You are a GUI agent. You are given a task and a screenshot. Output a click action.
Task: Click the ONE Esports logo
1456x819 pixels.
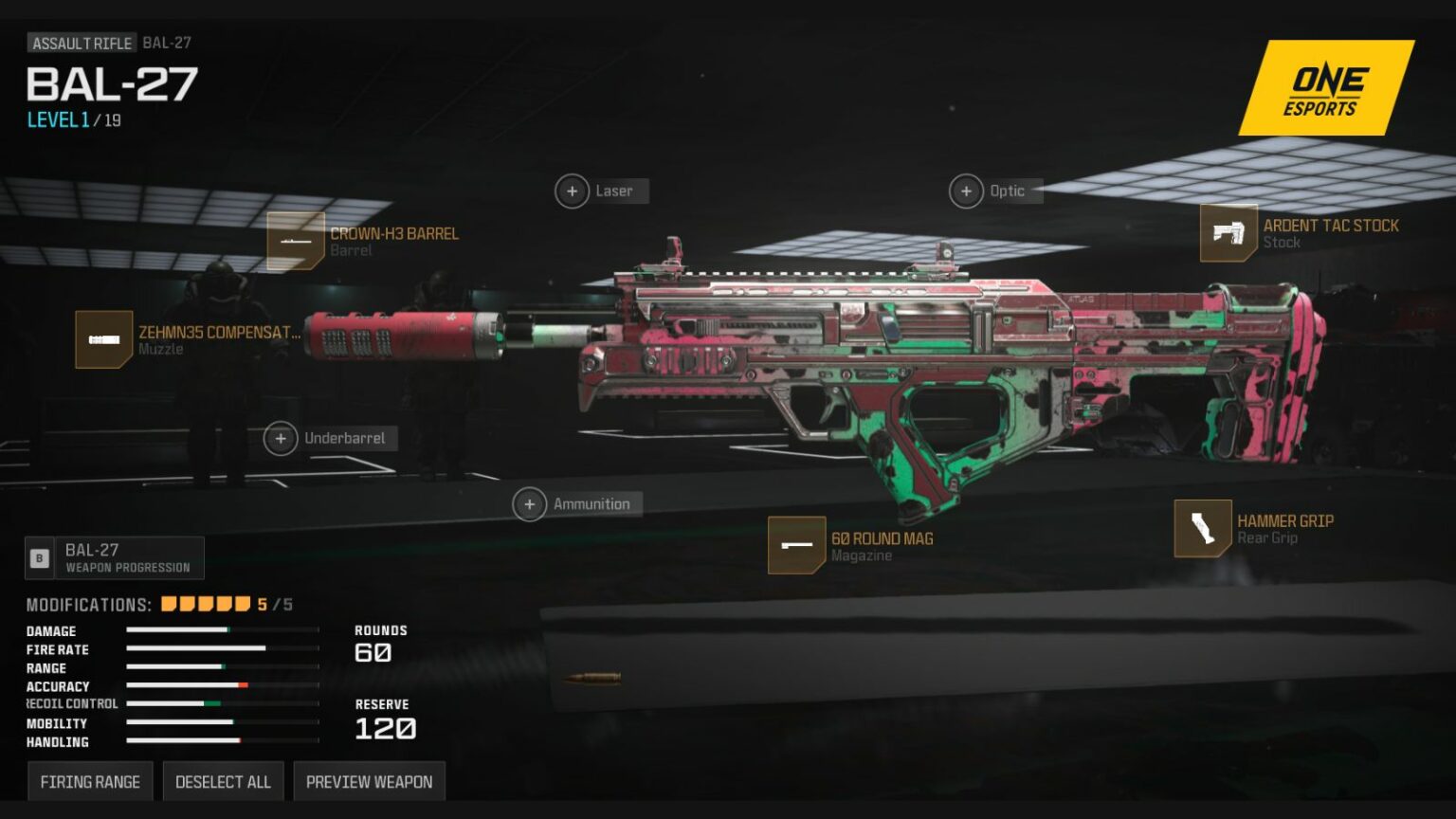click(x=1324, y=88)
